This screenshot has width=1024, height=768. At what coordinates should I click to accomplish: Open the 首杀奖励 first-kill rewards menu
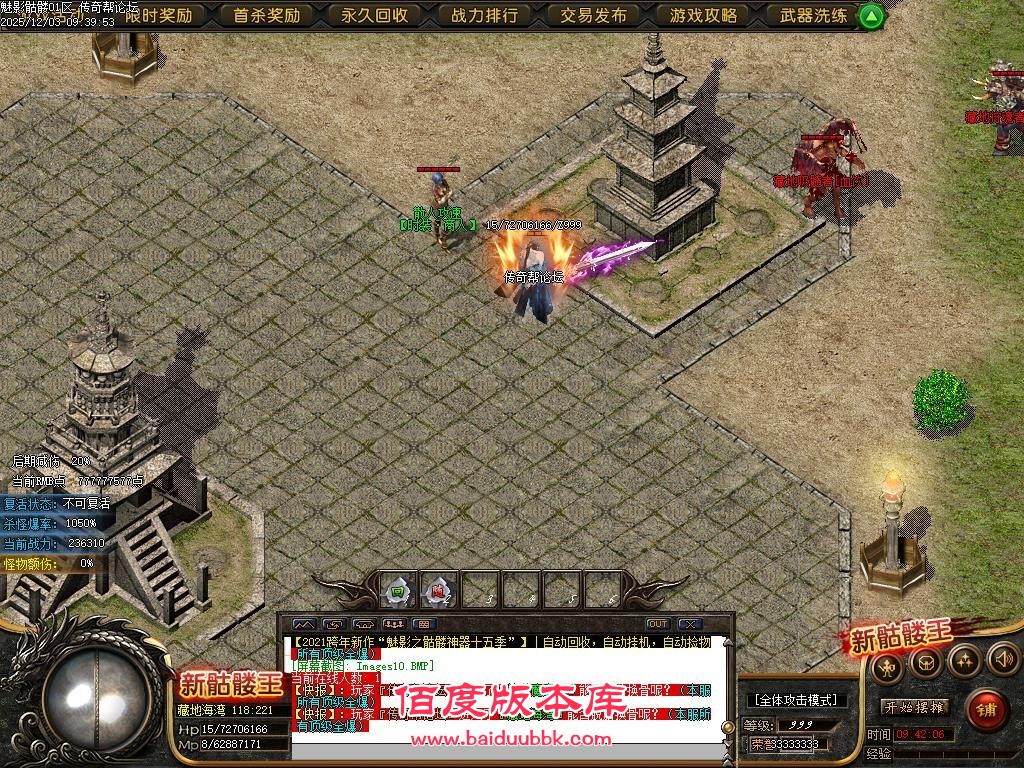(267, 15)
